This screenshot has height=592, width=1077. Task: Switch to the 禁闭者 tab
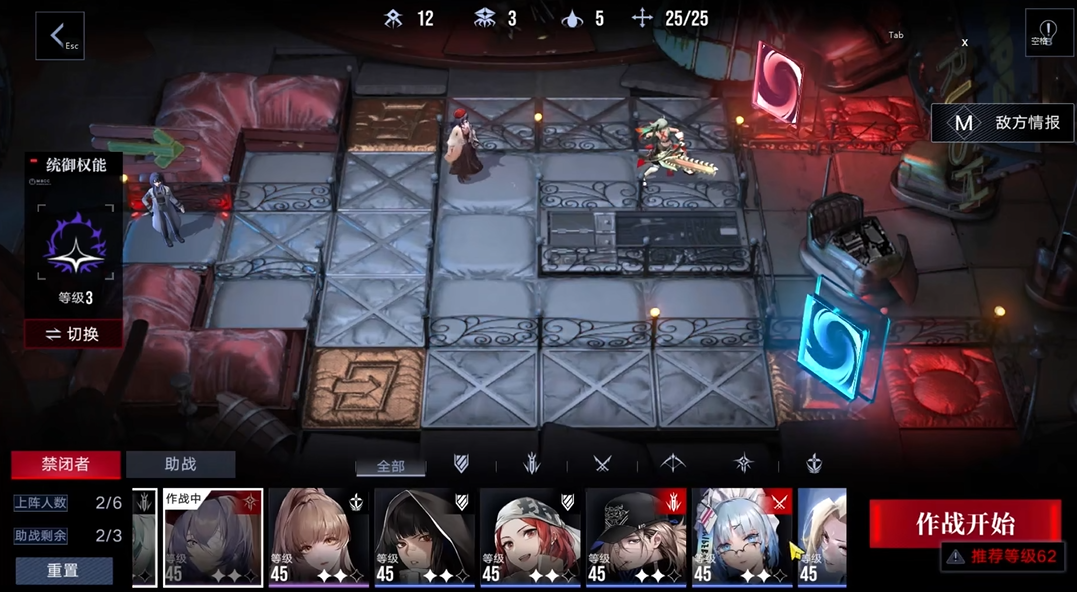click(x=66, y=464)
